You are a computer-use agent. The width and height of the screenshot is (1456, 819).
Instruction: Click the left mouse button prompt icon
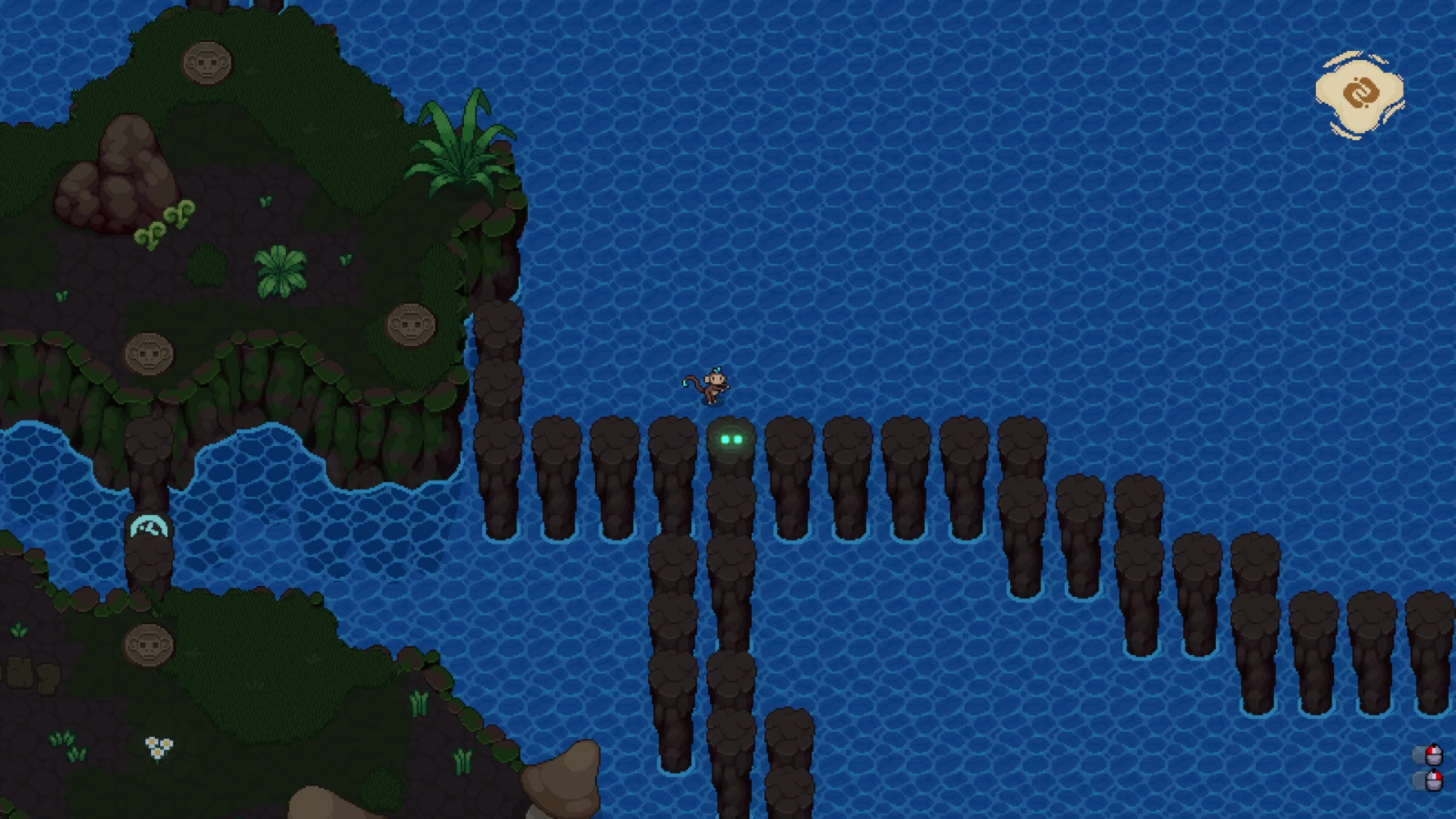point(1434,754)
